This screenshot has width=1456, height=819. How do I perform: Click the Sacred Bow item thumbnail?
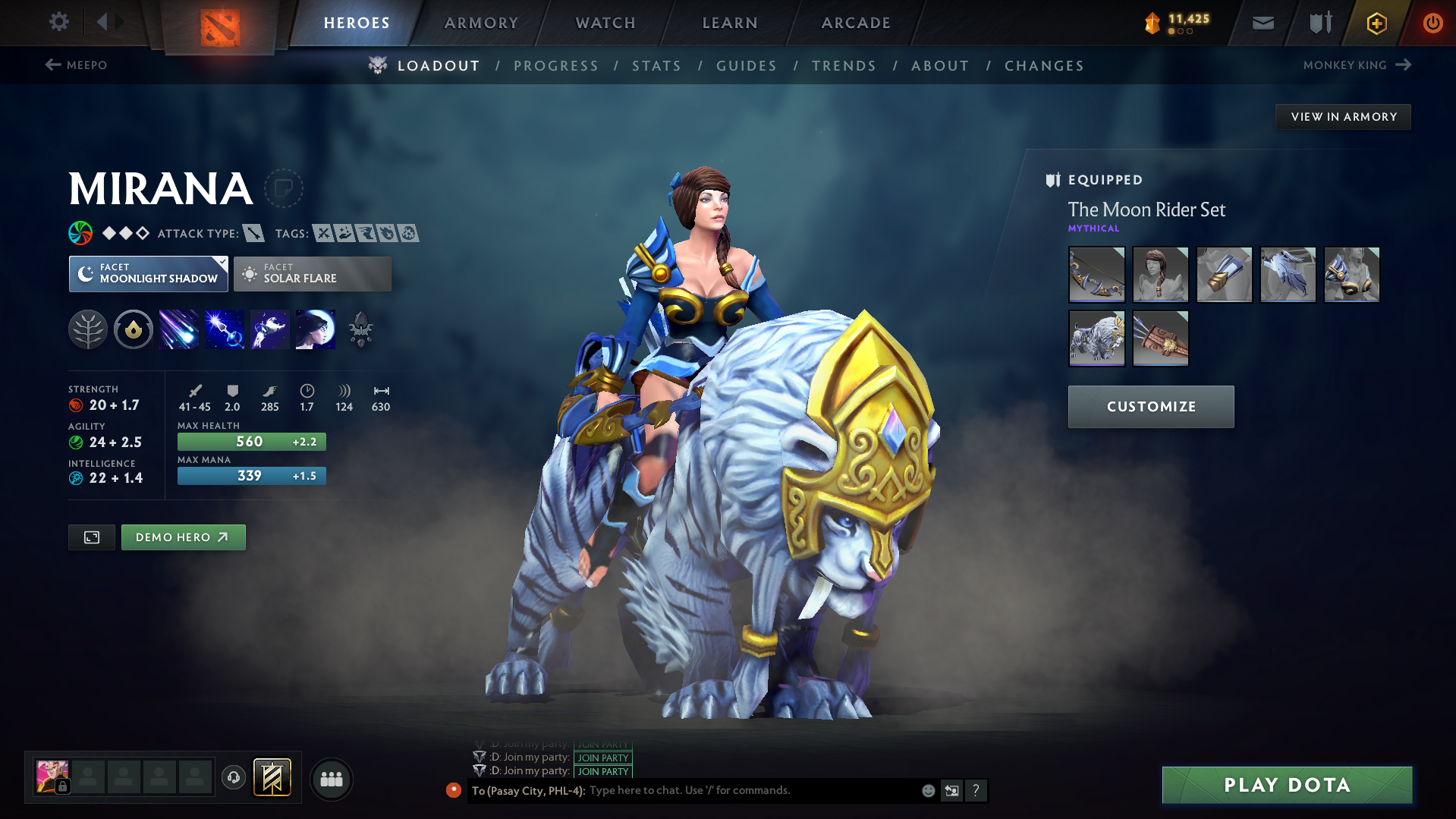1096,275
